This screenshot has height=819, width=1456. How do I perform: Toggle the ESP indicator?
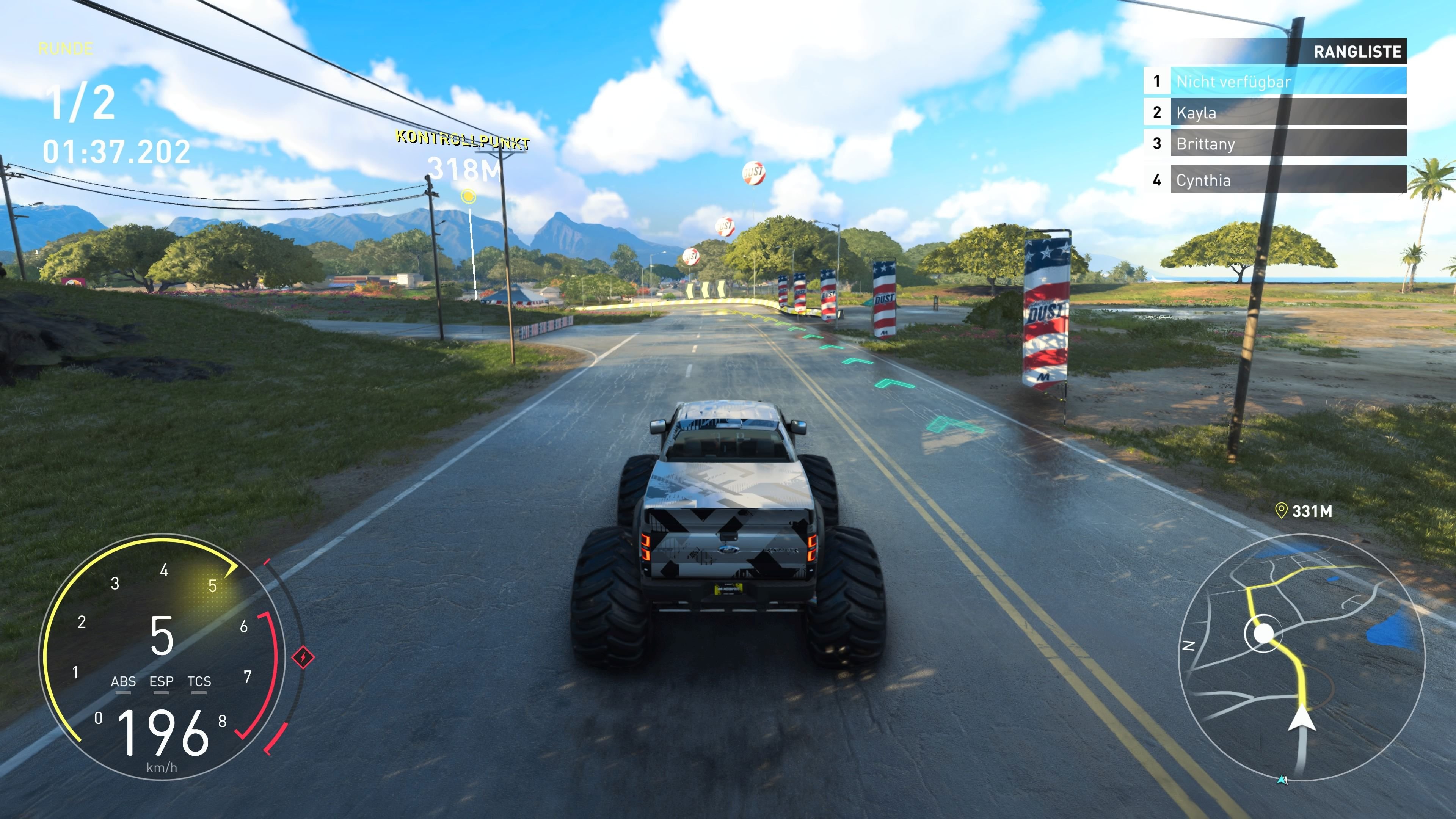tap(161, 682)
